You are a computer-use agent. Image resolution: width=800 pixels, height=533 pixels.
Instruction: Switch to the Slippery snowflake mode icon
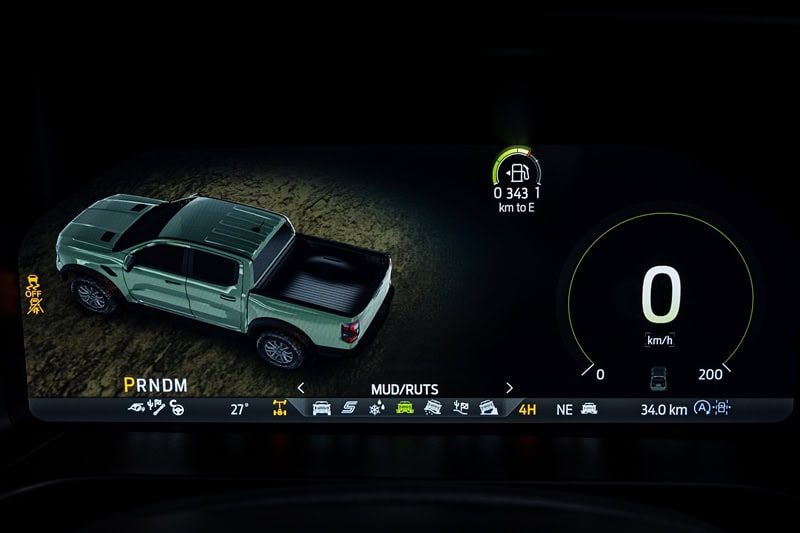376,408
